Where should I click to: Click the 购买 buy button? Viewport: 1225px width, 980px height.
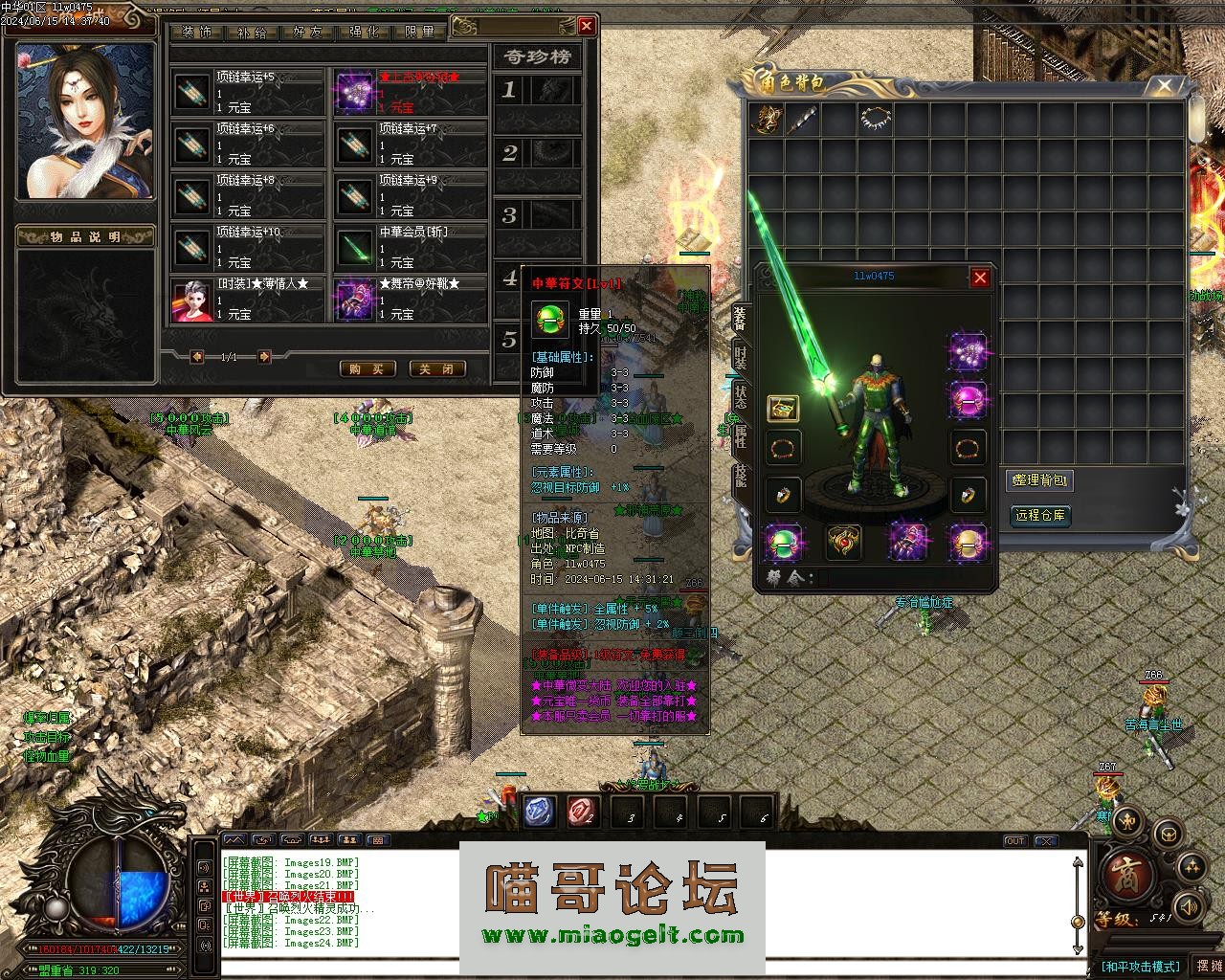point(367,368)
